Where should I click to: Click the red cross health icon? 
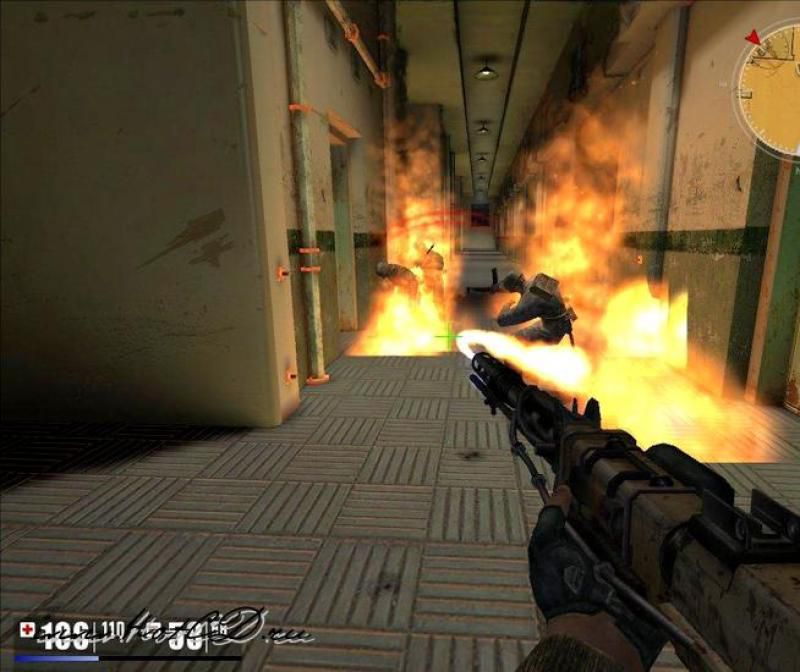(x=27, y=630)
